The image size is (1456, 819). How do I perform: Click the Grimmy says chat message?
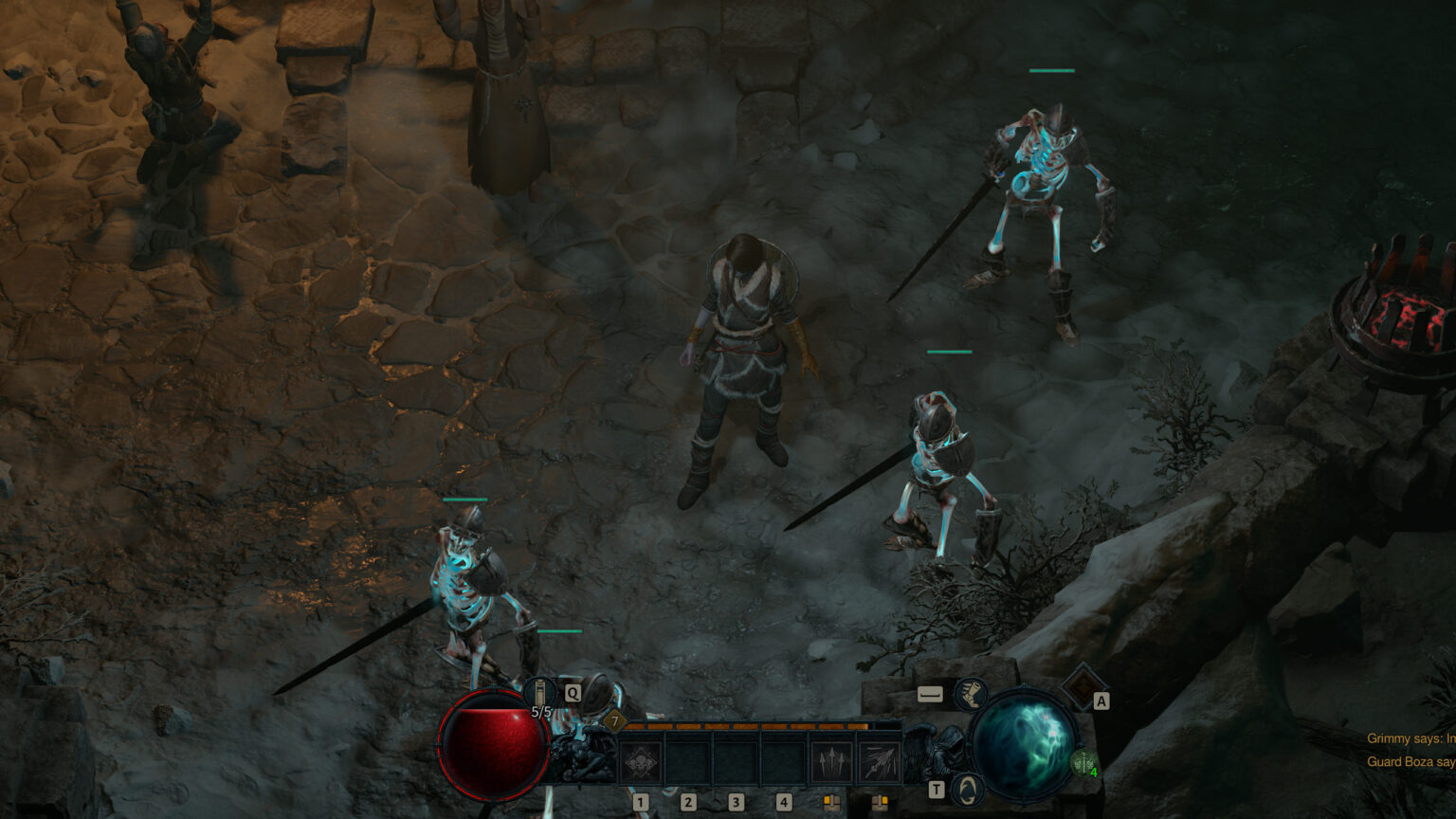pyautogui.click(x=1410, y=739)
